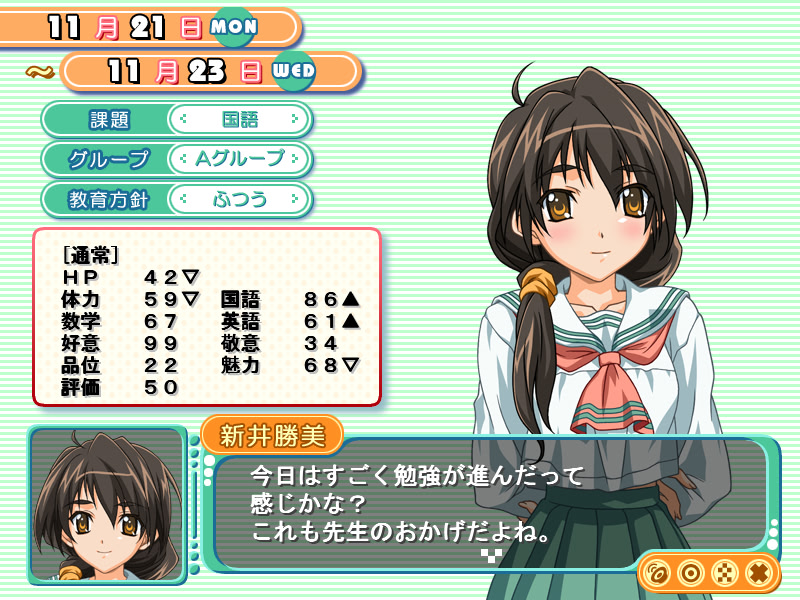Click the right arrow of 課題 subject selector

click(x=295, y=119)
